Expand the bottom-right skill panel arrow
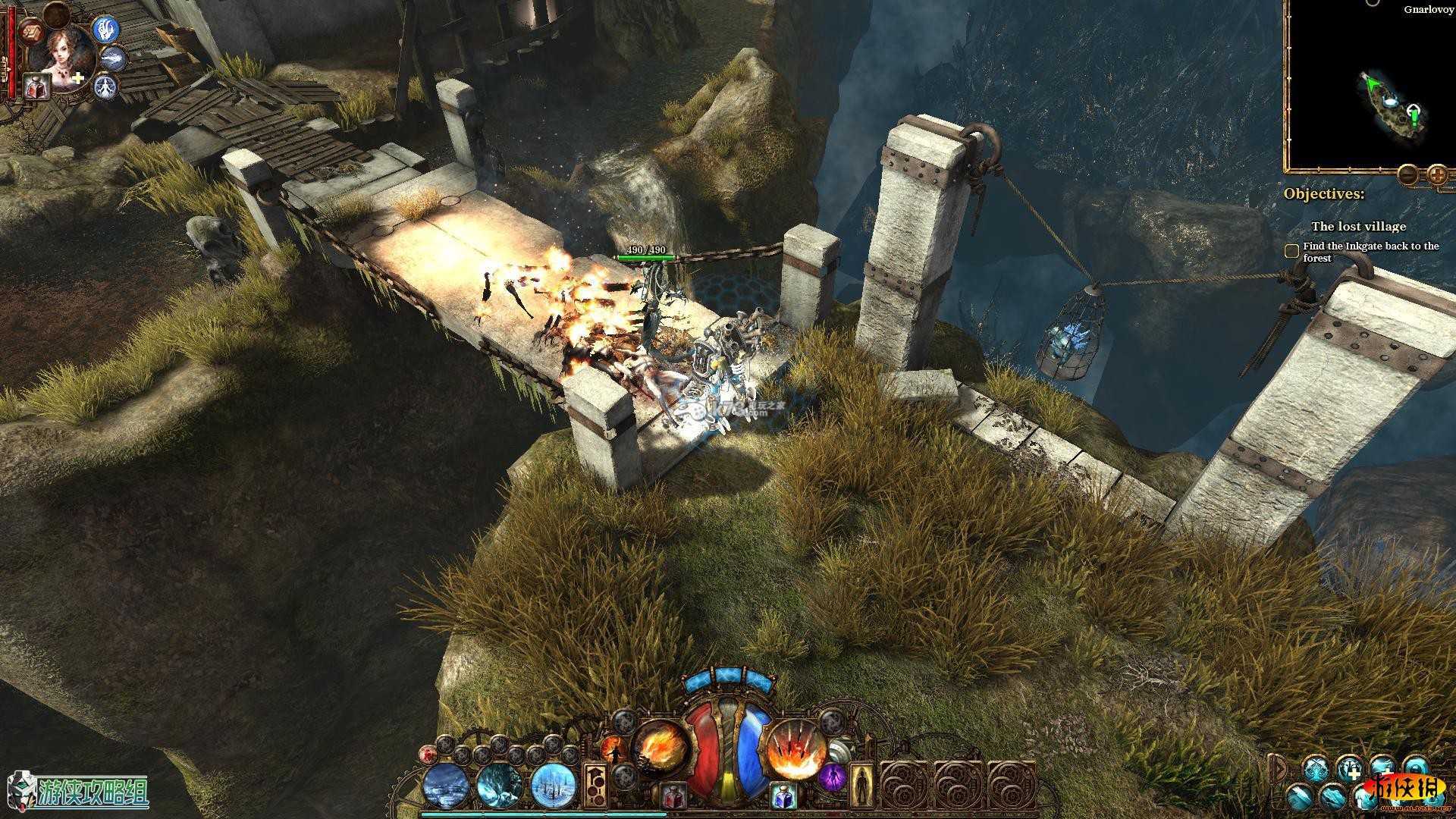Screen dimensions: 1456x819 (1278, 767)
